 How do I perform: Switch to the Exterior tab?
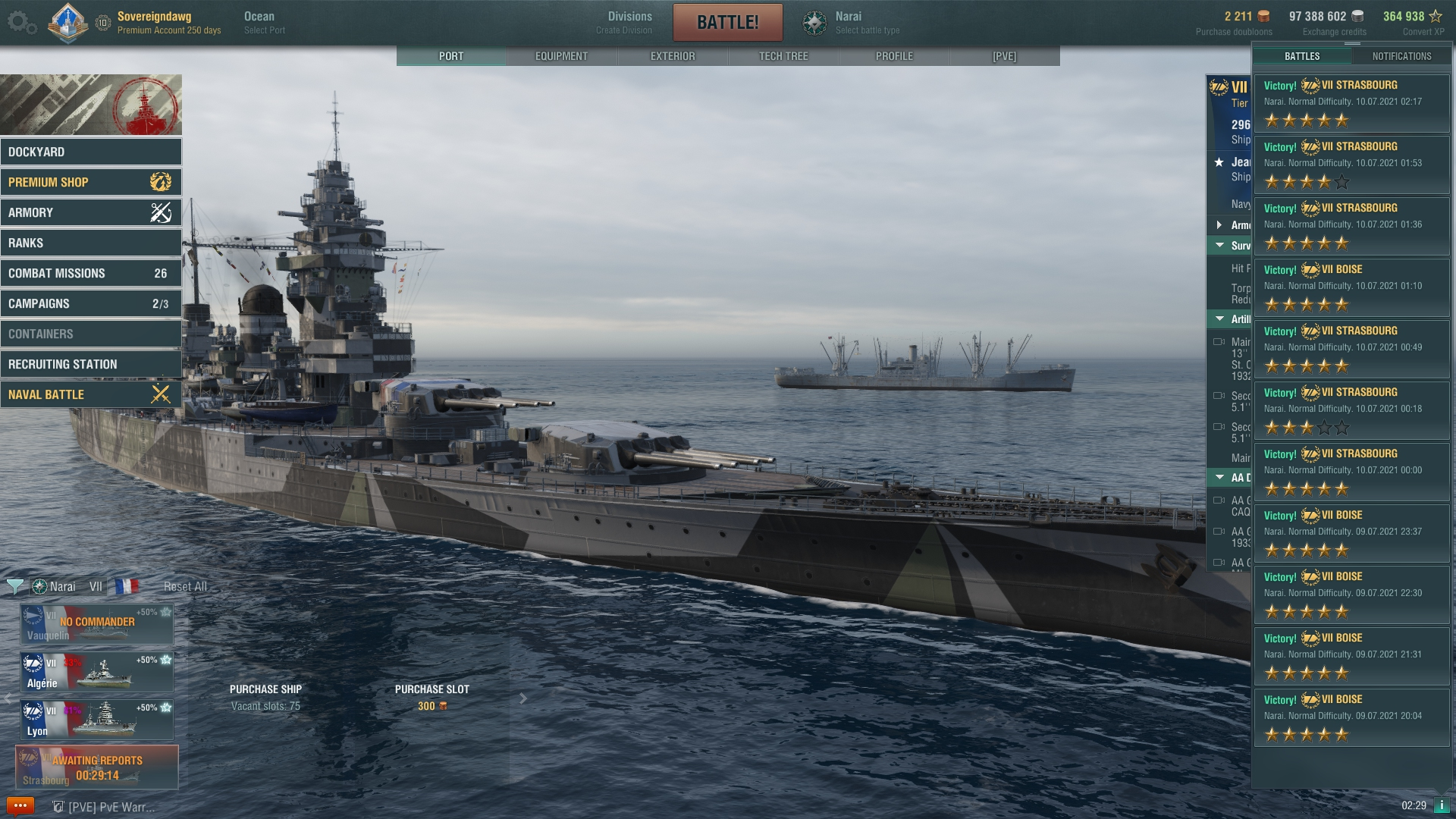click(x=672, y=56)
